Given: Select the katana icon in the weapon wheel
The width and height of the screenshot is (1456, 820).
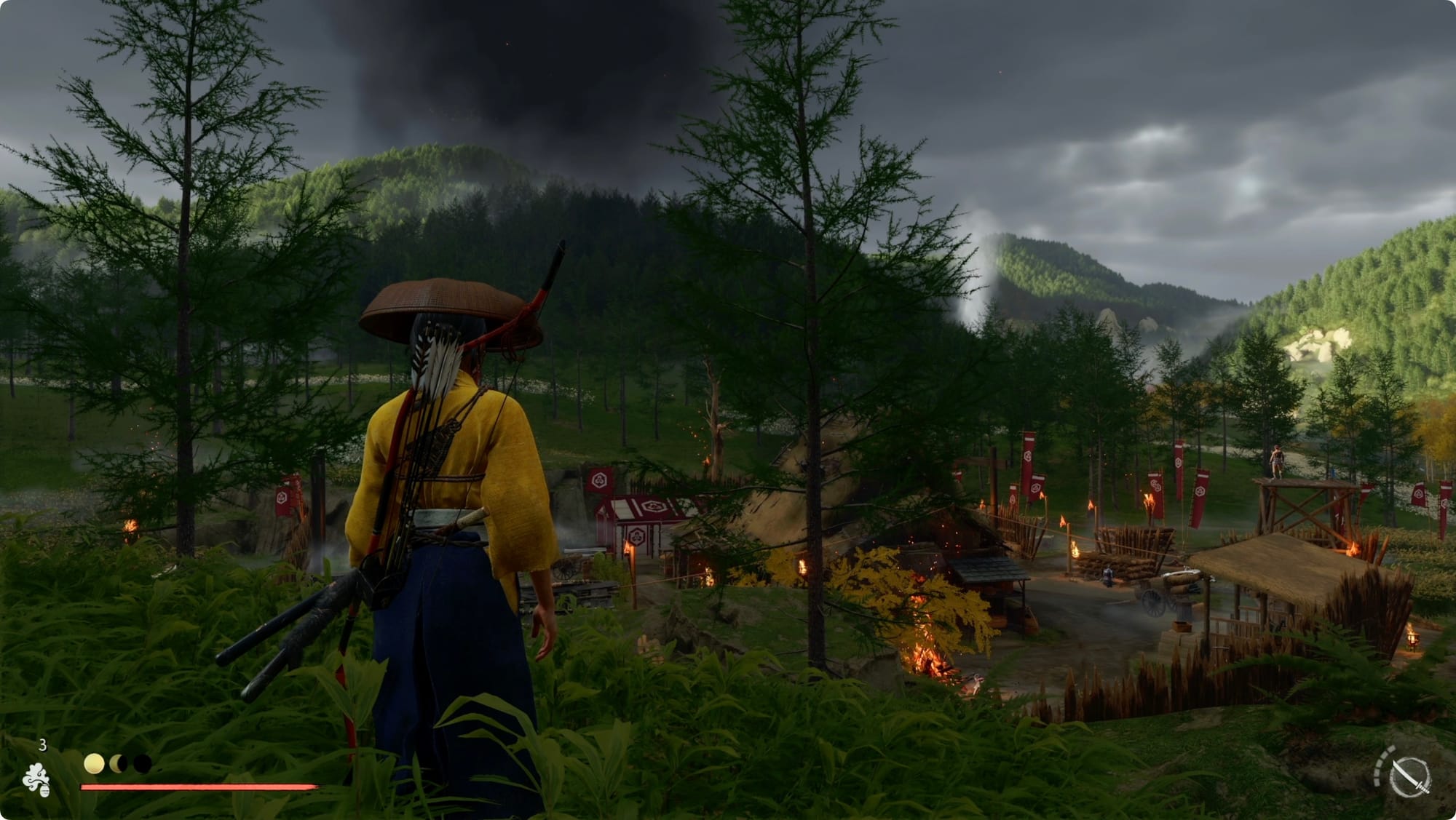Looking at the screenshot, I should tap(1411, 778).
